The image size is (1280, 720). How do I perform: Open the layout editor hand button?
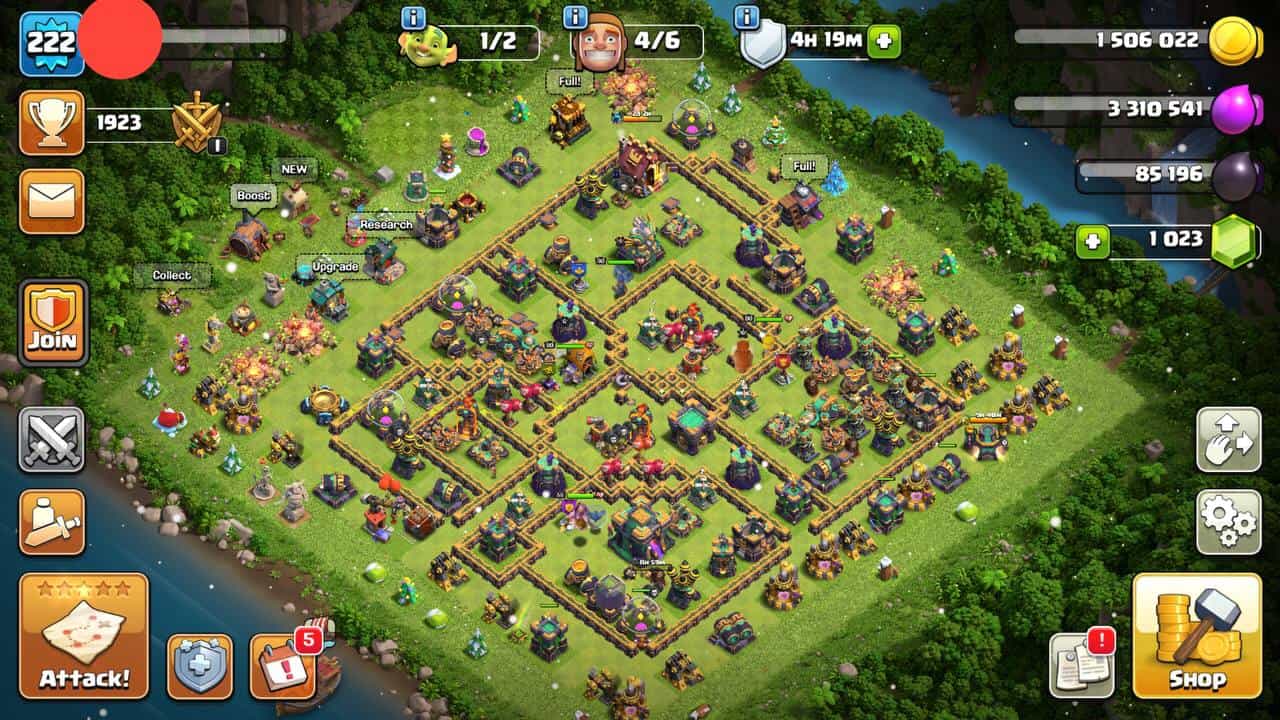[1228, 440]
